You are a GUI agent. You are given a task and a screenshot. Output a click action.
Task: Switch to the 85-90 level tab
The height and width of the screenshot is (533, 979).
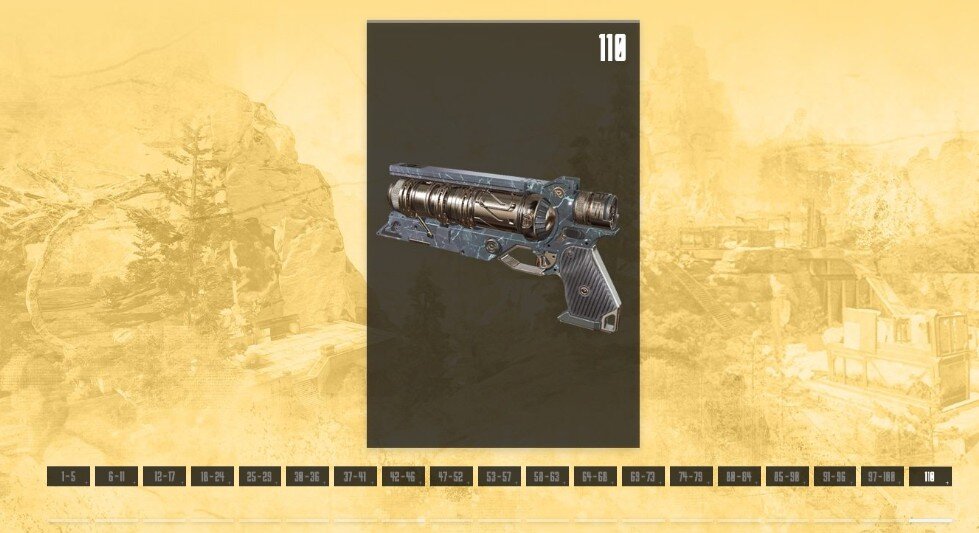[787, 477]
